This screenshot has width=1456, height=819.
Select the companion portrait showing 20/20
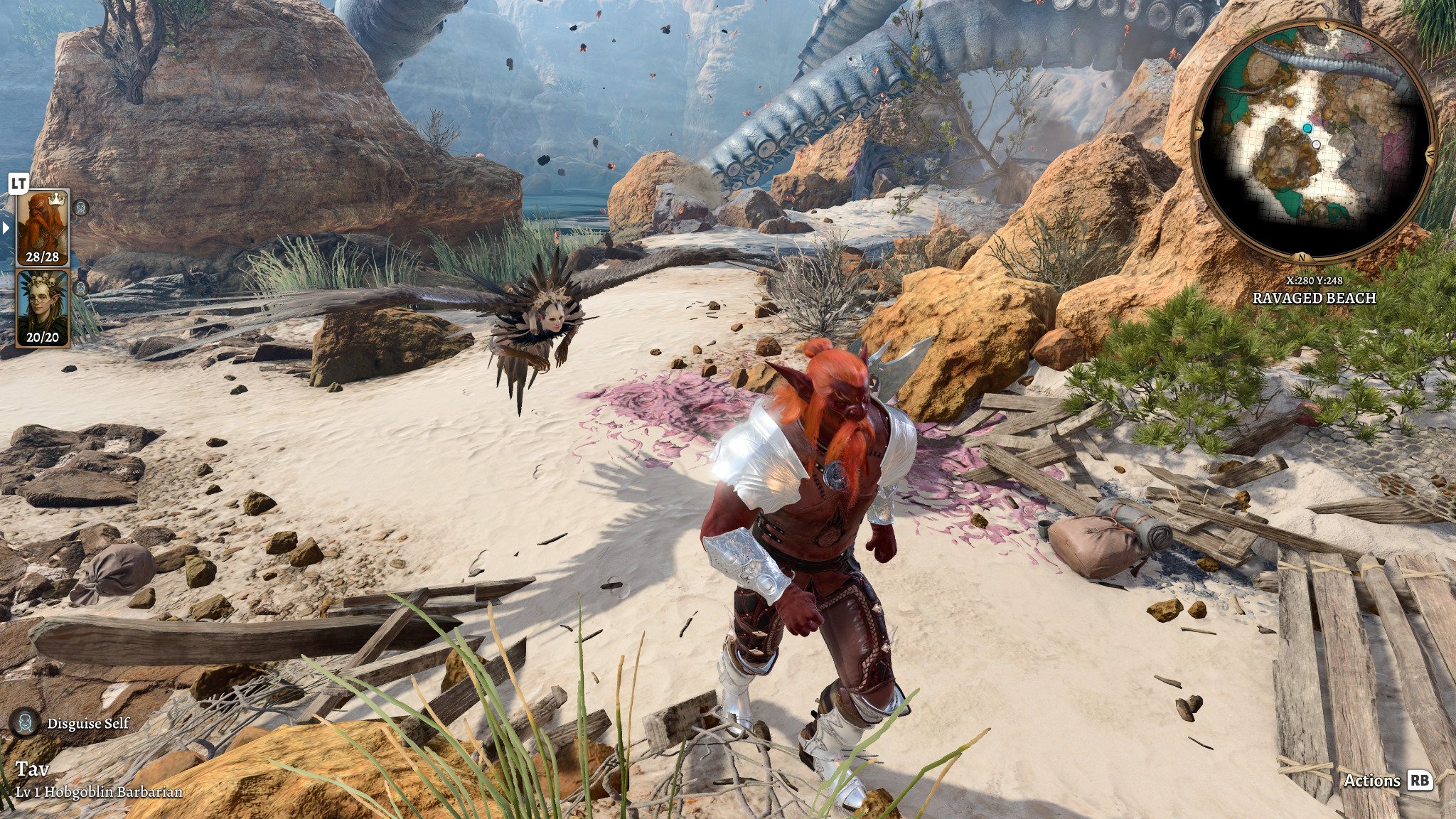(x=43, y=309)
